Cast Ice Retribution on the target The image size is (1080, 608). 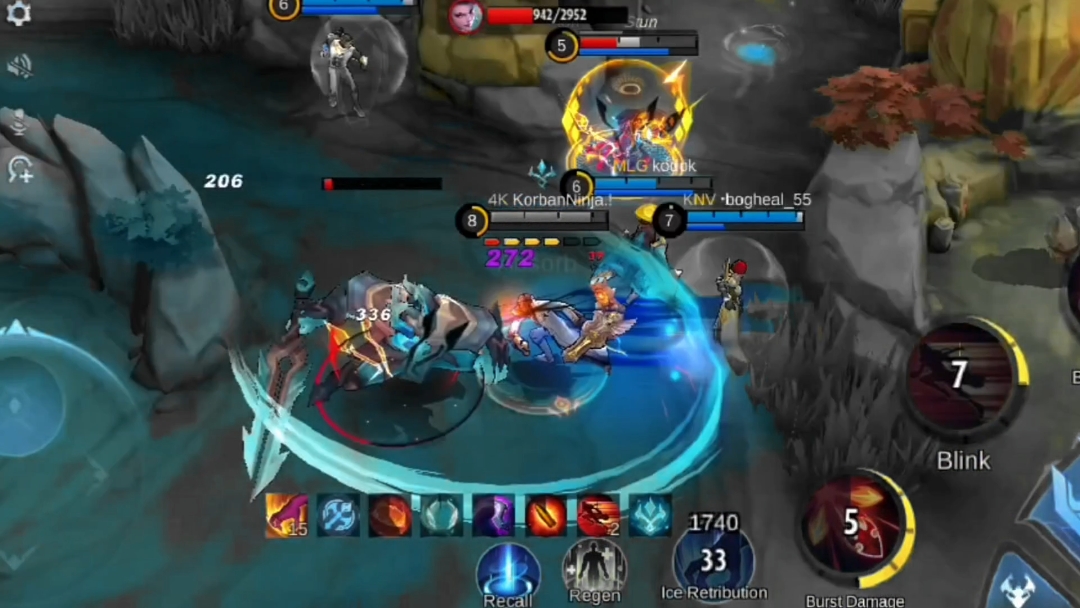tap(713, 562)
